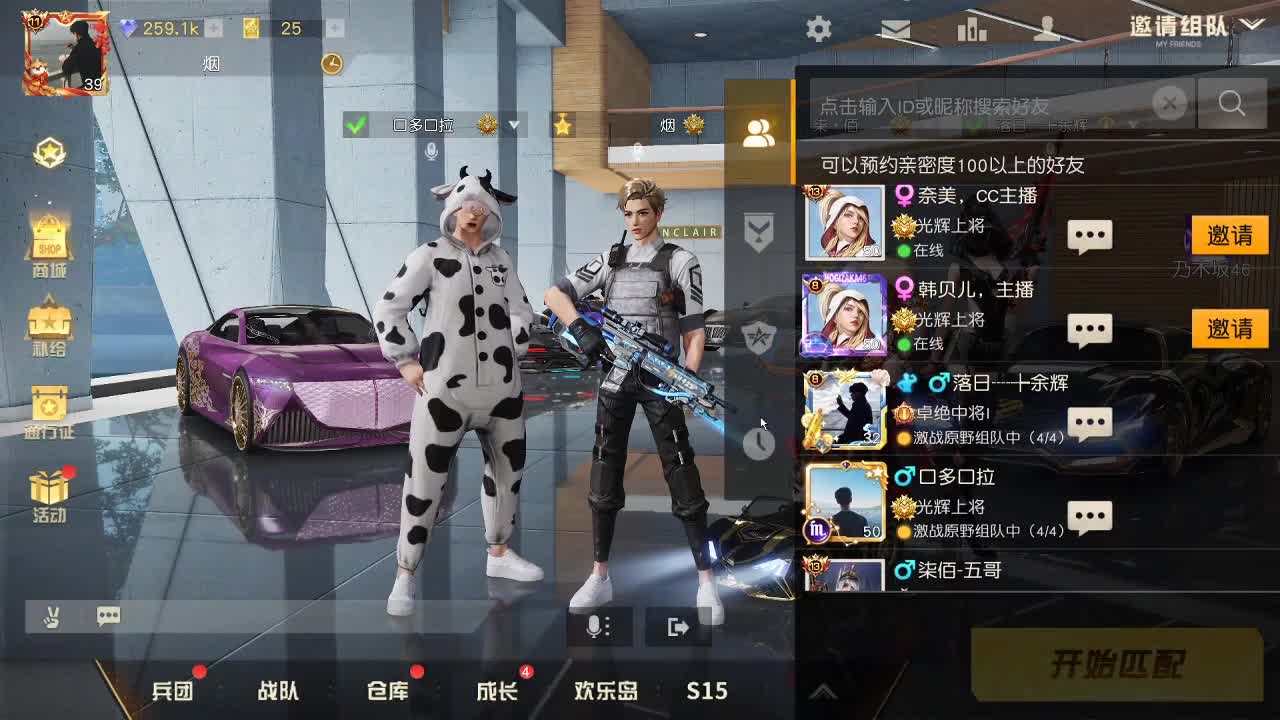This screenshot has height=720, width=1280.
Task: Open the settings gear
Action: click(819, 30)
